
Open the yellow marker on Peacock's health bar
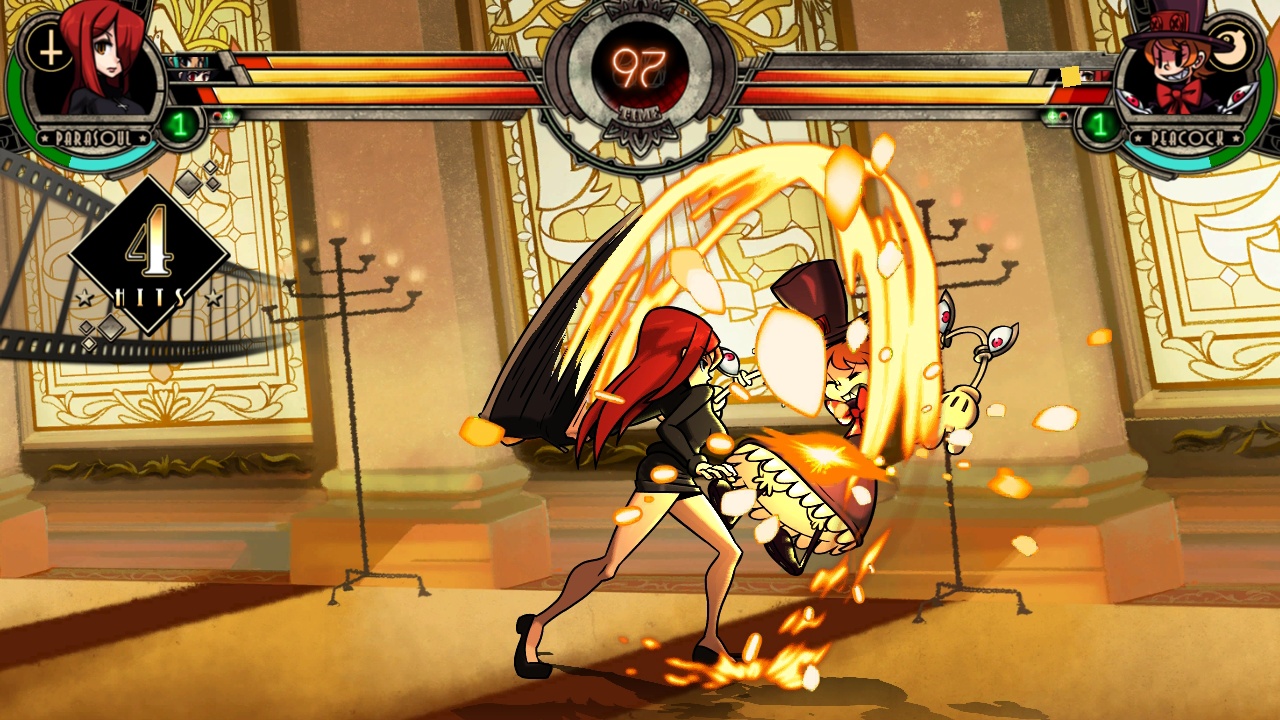[1070, 77]
